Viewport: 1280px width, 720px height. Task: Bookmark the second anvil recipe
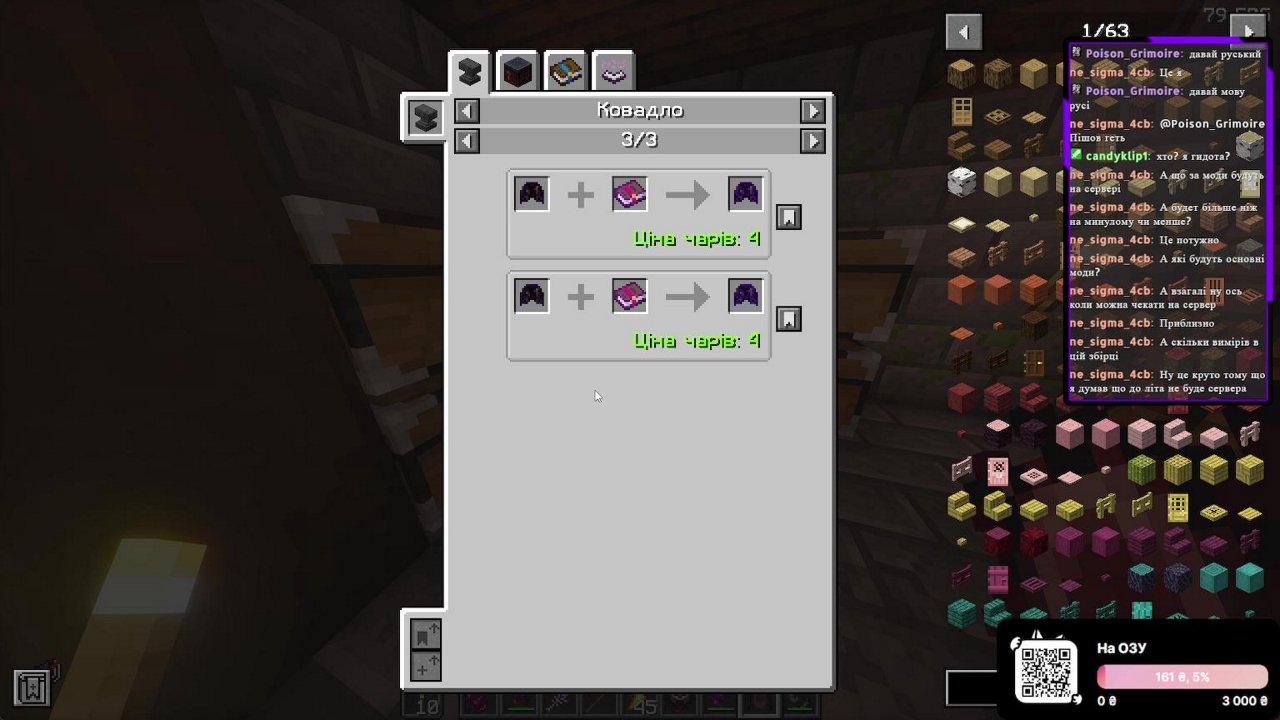[788, 318]
